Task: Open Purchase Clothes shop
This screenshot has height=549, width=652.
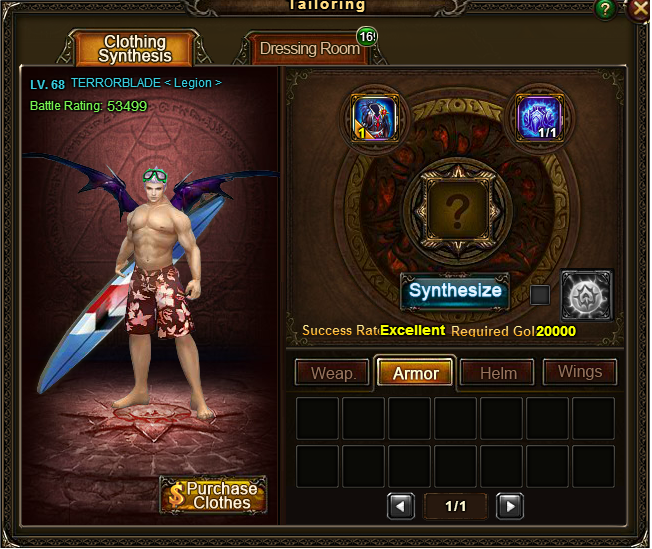Action: pyautogui.click(x=213, y=495)
